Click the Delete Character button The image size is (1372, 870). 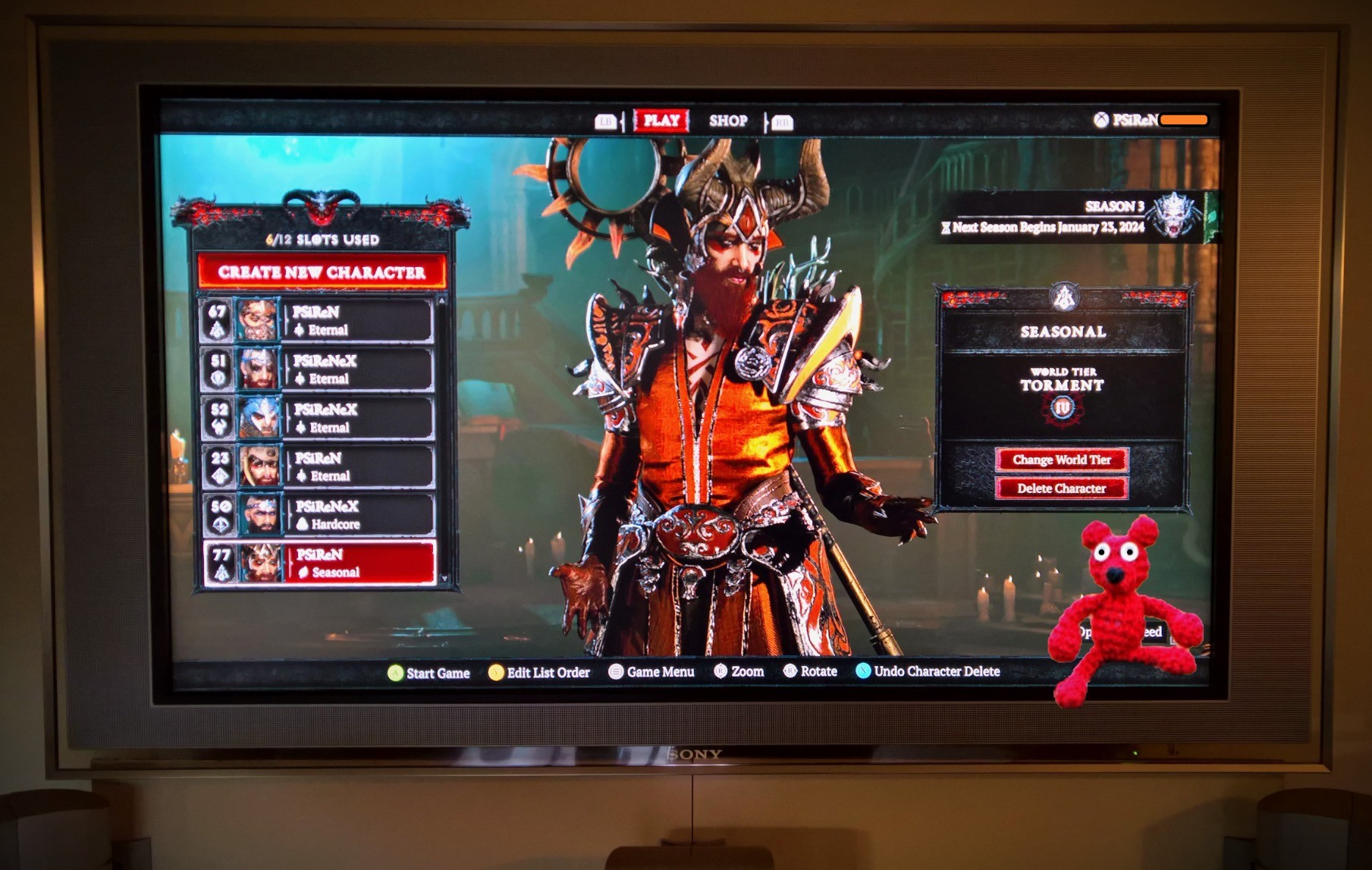[1061, 488]
